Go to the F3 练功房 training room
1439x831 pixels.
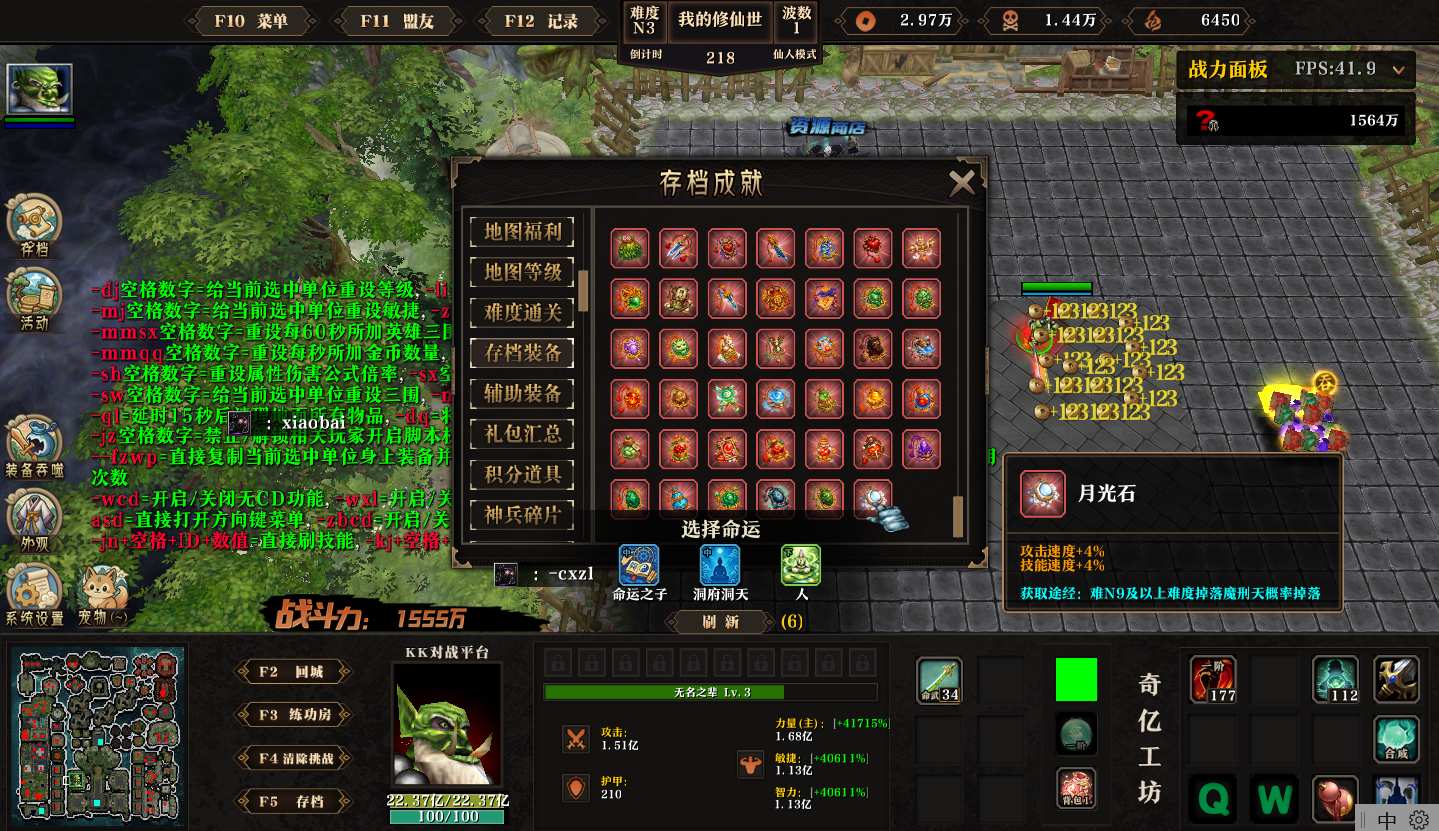tap(293, 715)
